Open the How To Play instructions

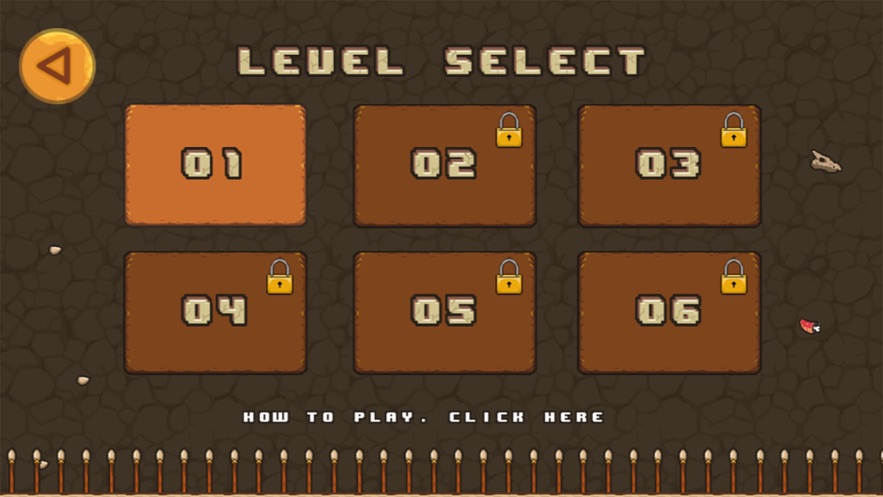(424, 416)
